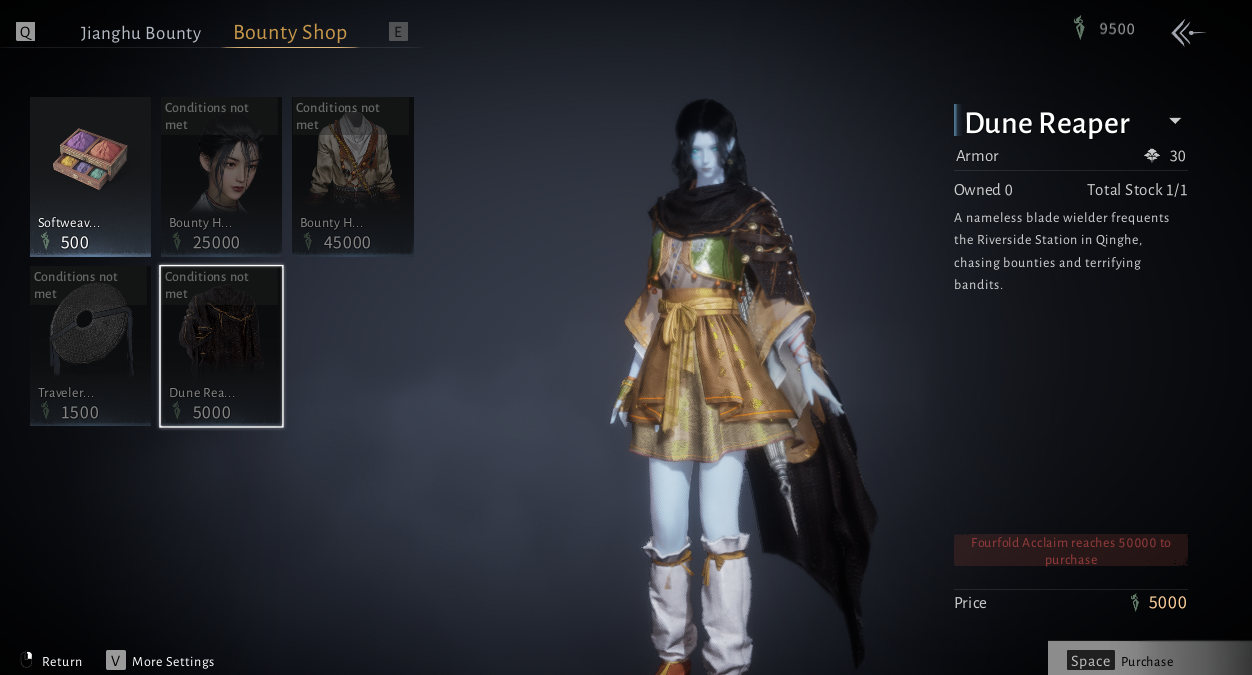Return to the previous screen
1252x675 pixels.
tap(52, 661)
